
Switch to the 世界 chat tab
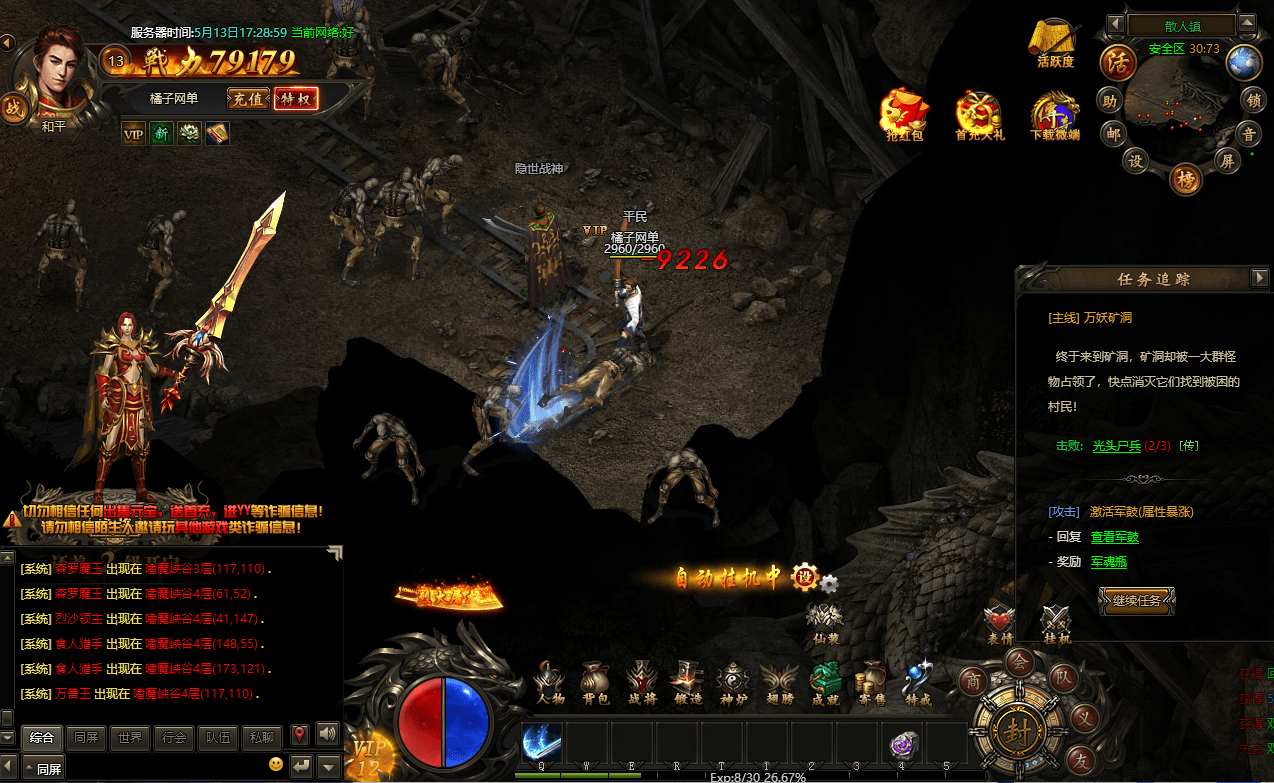click(130, 738)
